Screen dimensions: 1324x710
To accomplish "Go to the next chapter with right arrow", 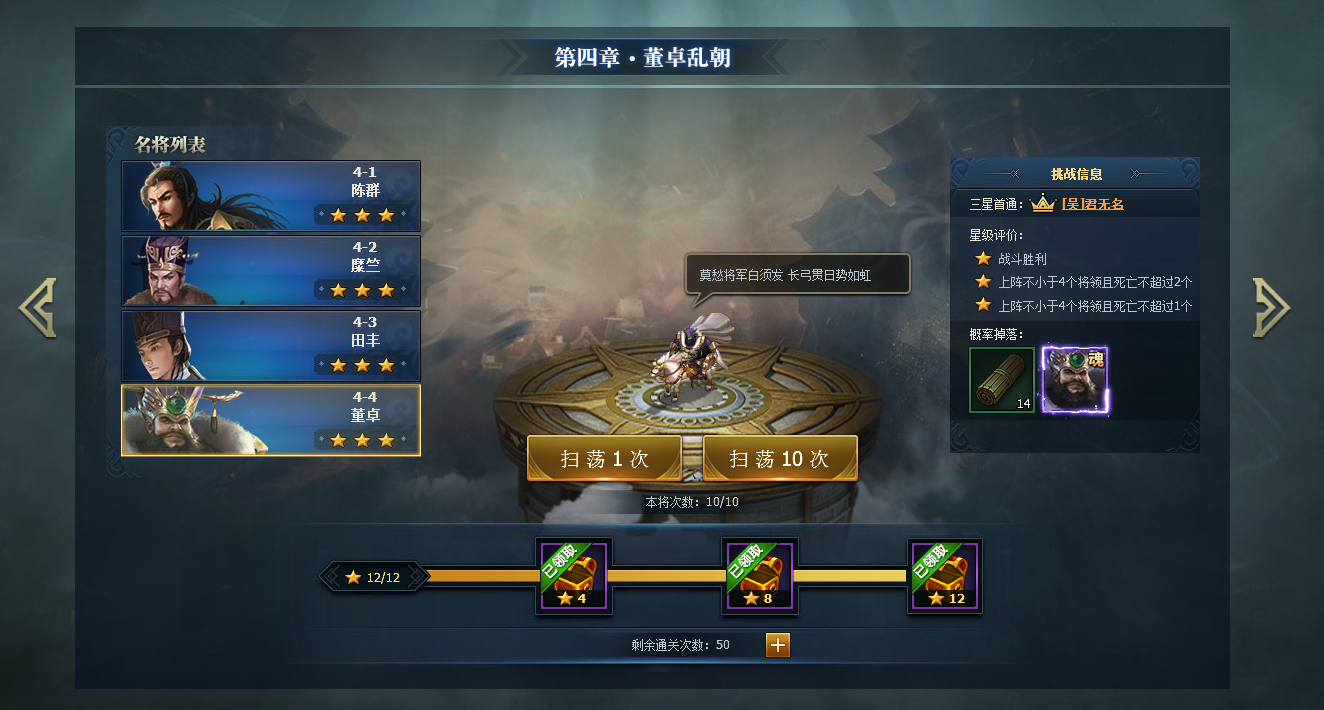I will coord(1271,308).
